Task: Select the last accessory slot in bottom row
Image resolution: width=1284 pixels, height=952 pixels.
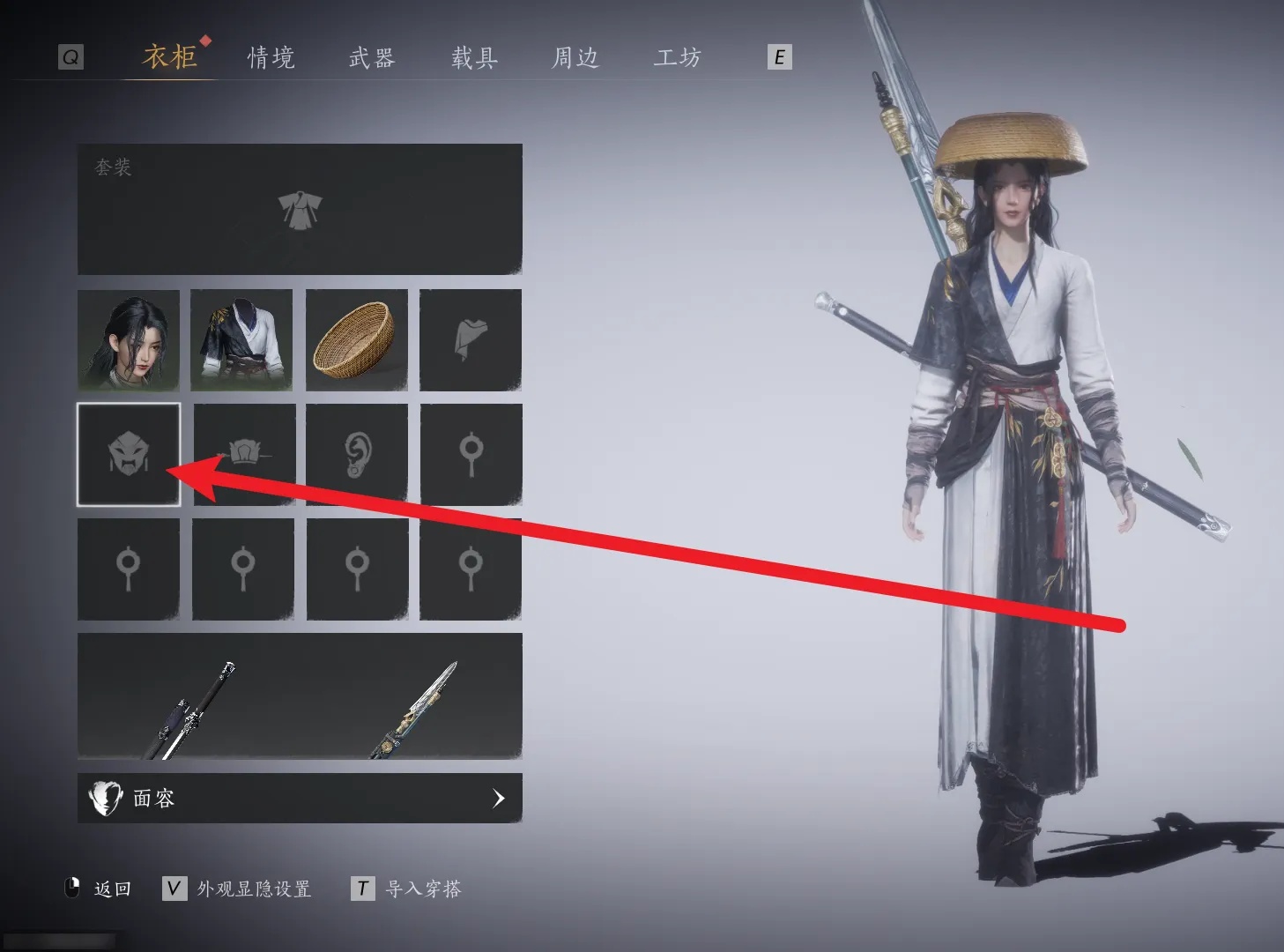Action: (x=470, y=569)
